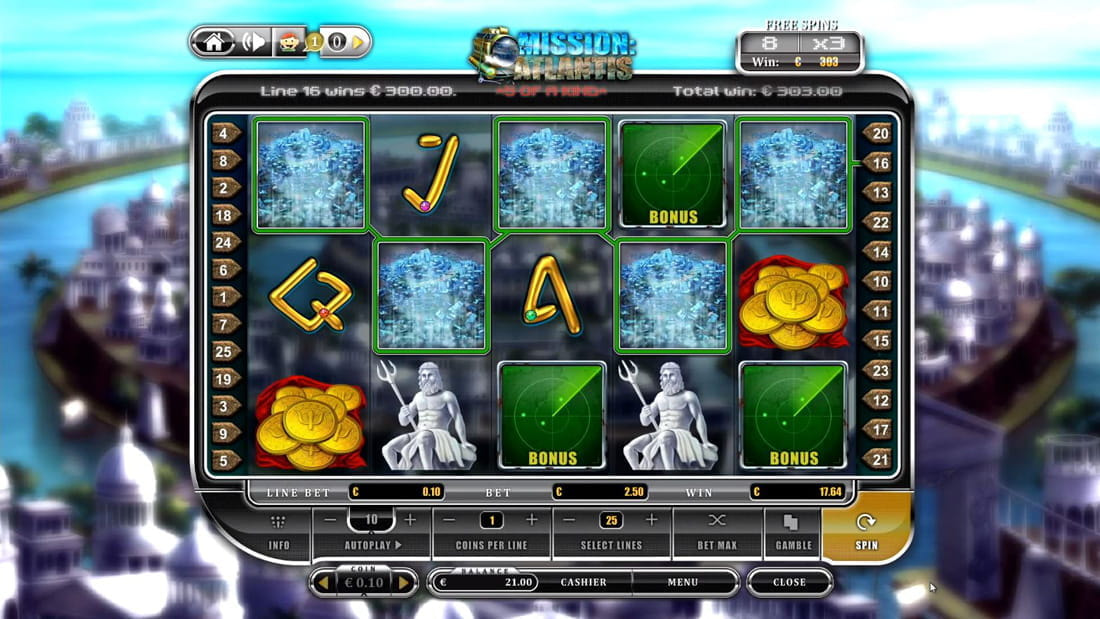Lower the coin value with the left arrow

pos(323,582)
